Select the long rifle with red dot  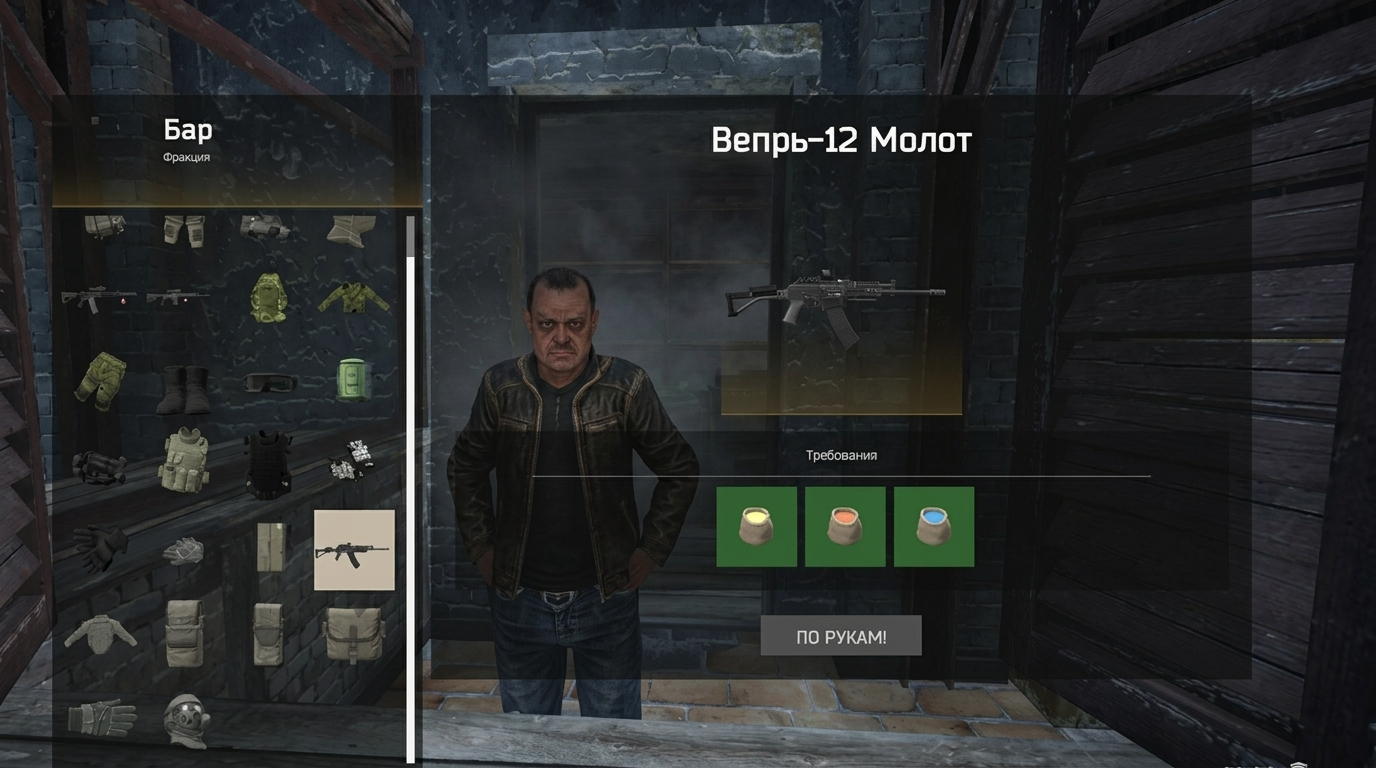(99, 298)
